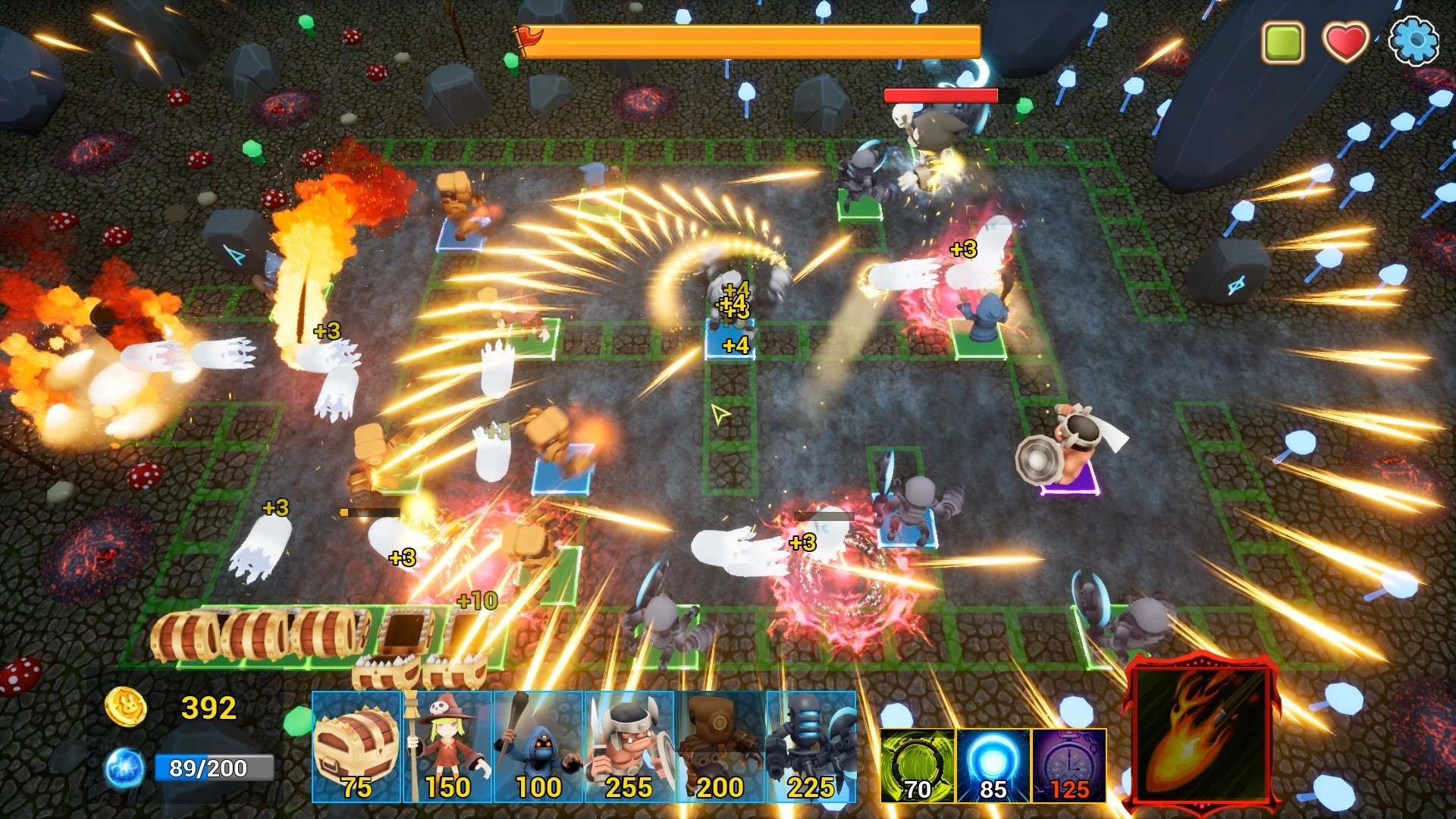Choose the wooden golem card costing 200
This screenshot has height=819, width=1456.
[x=720, y=747]
